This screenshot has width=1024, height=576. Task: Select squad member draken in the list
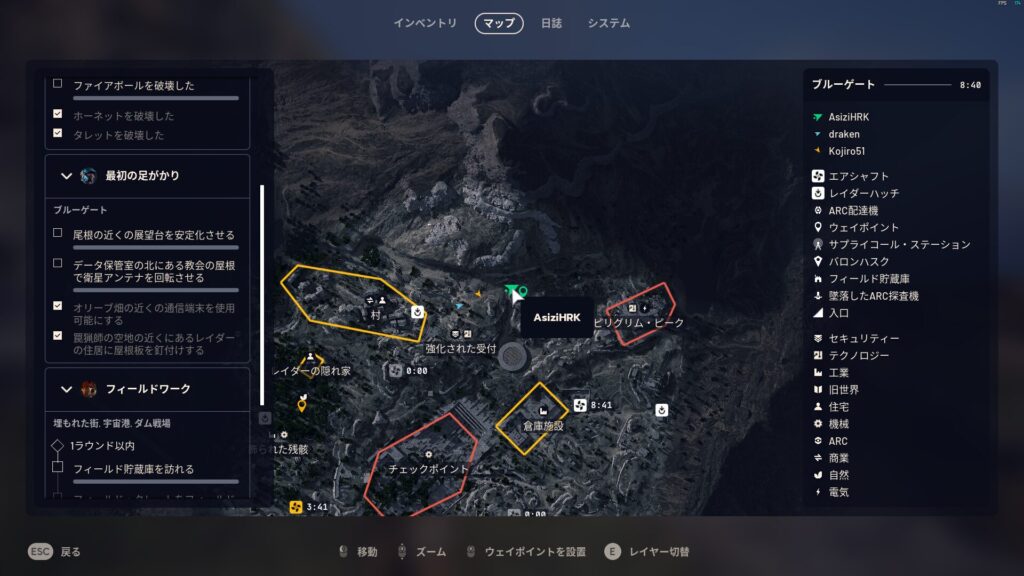pos(843,134)
